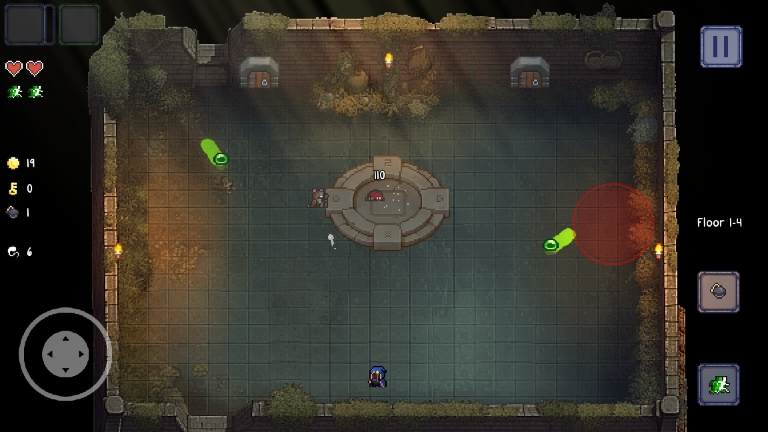The width and height of the screenshot is (768, 432).
Task: Select the blue-framed empty item slot
Action: [25, 25]
